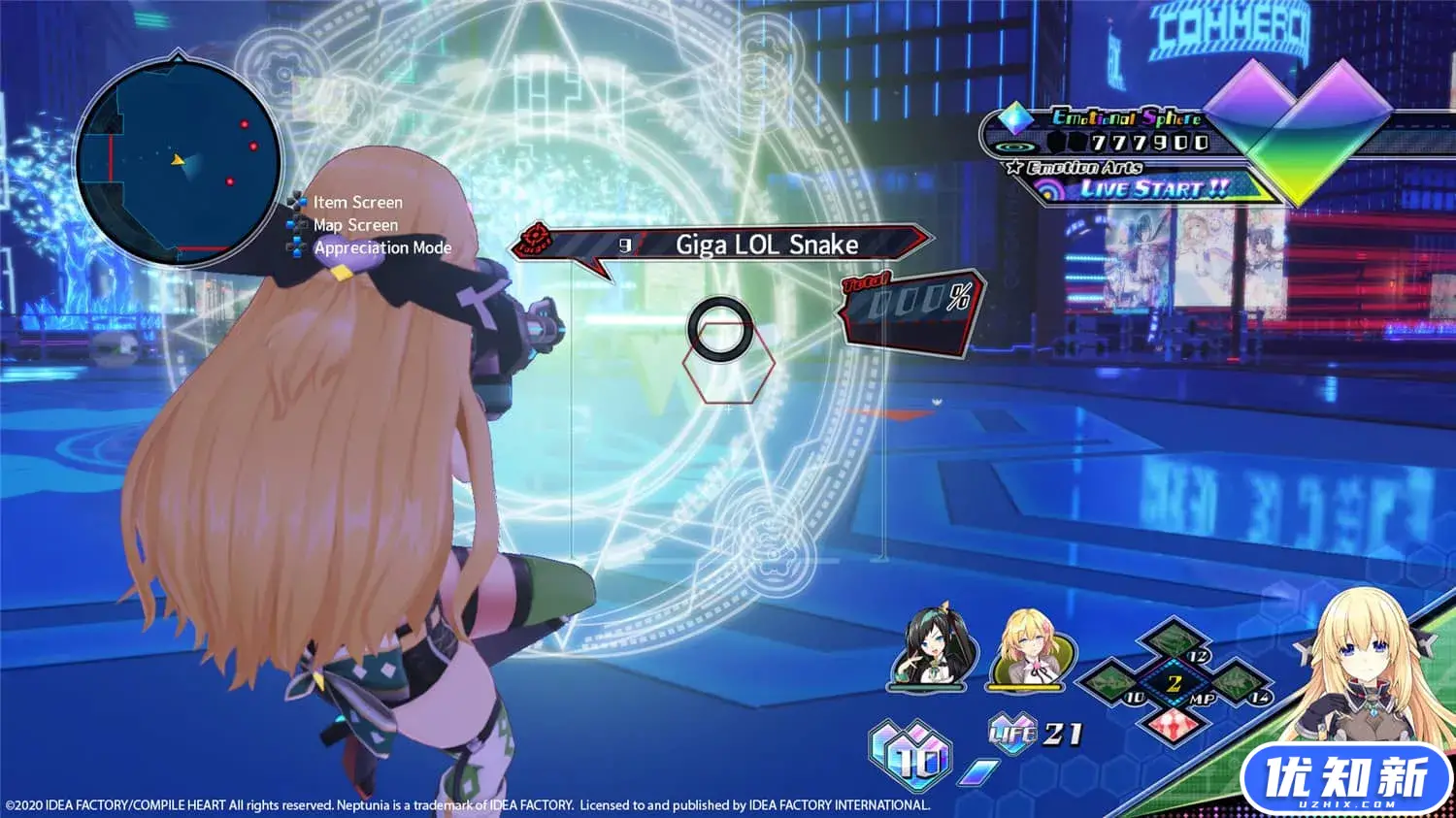Use the green skill costing 14 MP

[1236, 682]
